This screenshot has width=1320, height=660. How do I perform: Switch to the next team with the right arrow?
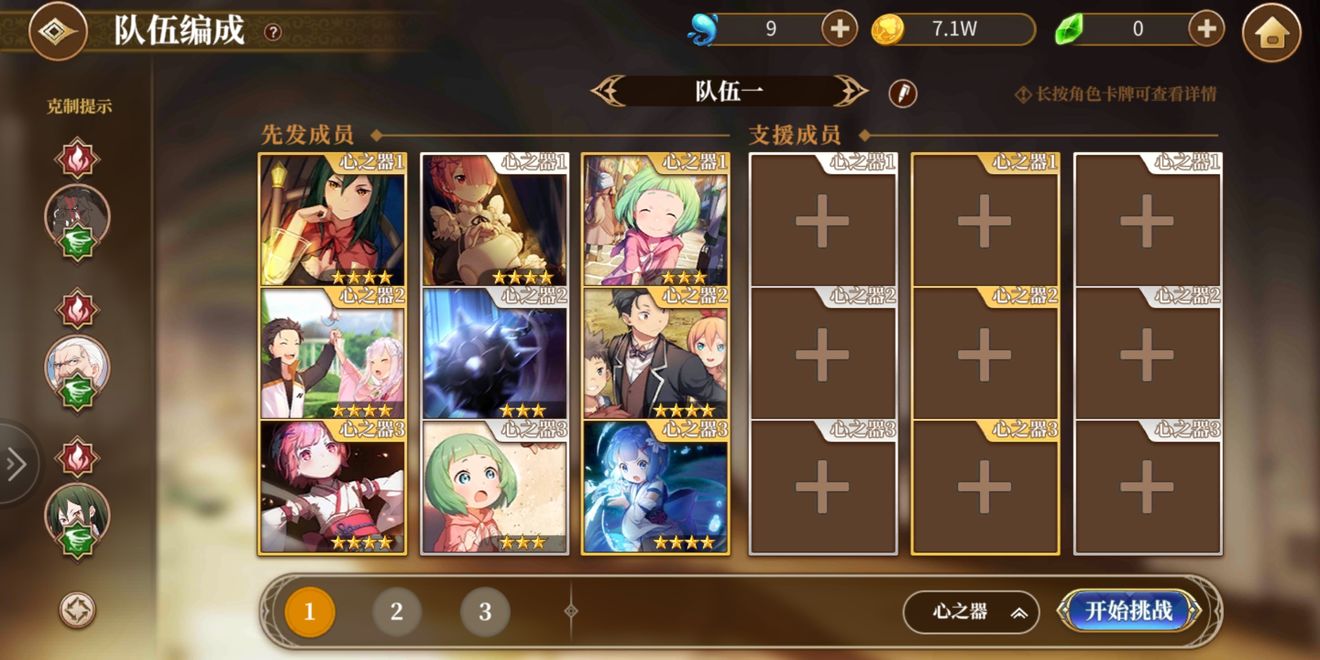(x=852, y=92)
